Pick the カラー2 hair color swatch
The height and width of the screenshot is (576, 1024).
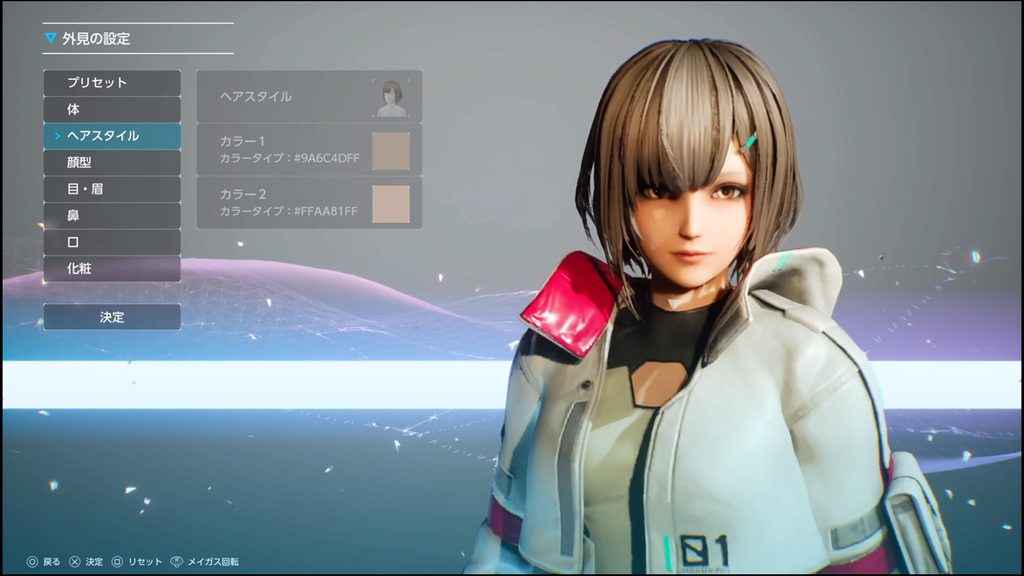pyautogui.click(x=391, y=203)
